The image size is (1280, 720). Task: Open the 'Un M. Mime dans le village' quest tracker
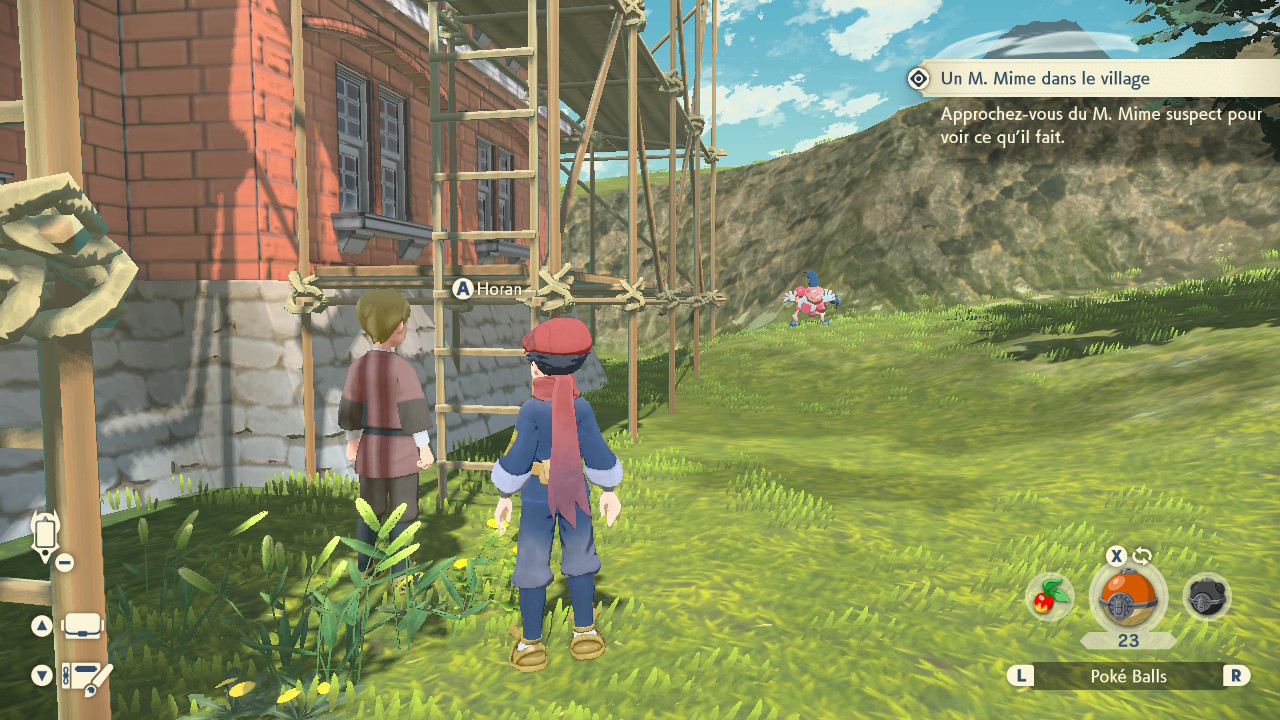(1044, 79)
